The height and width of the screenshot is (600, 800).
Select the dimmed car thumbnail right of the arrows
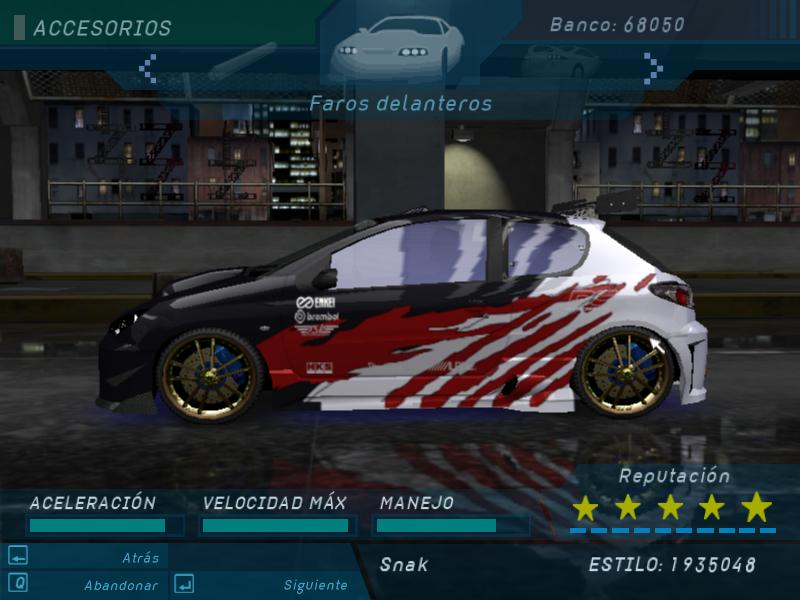click(558, 62)
